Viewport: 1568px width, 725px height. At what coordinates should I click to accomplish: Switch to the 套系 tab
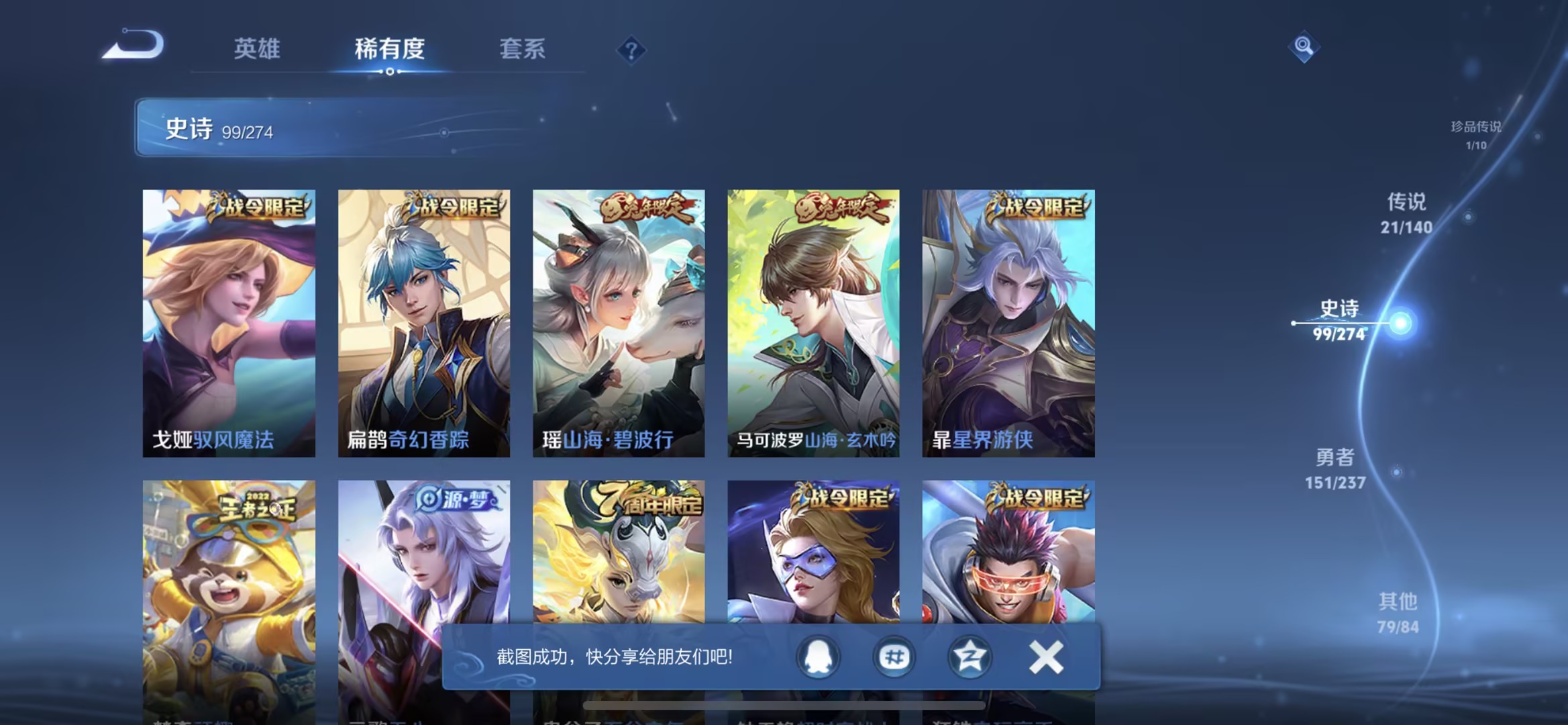click(x=521, y=49)
